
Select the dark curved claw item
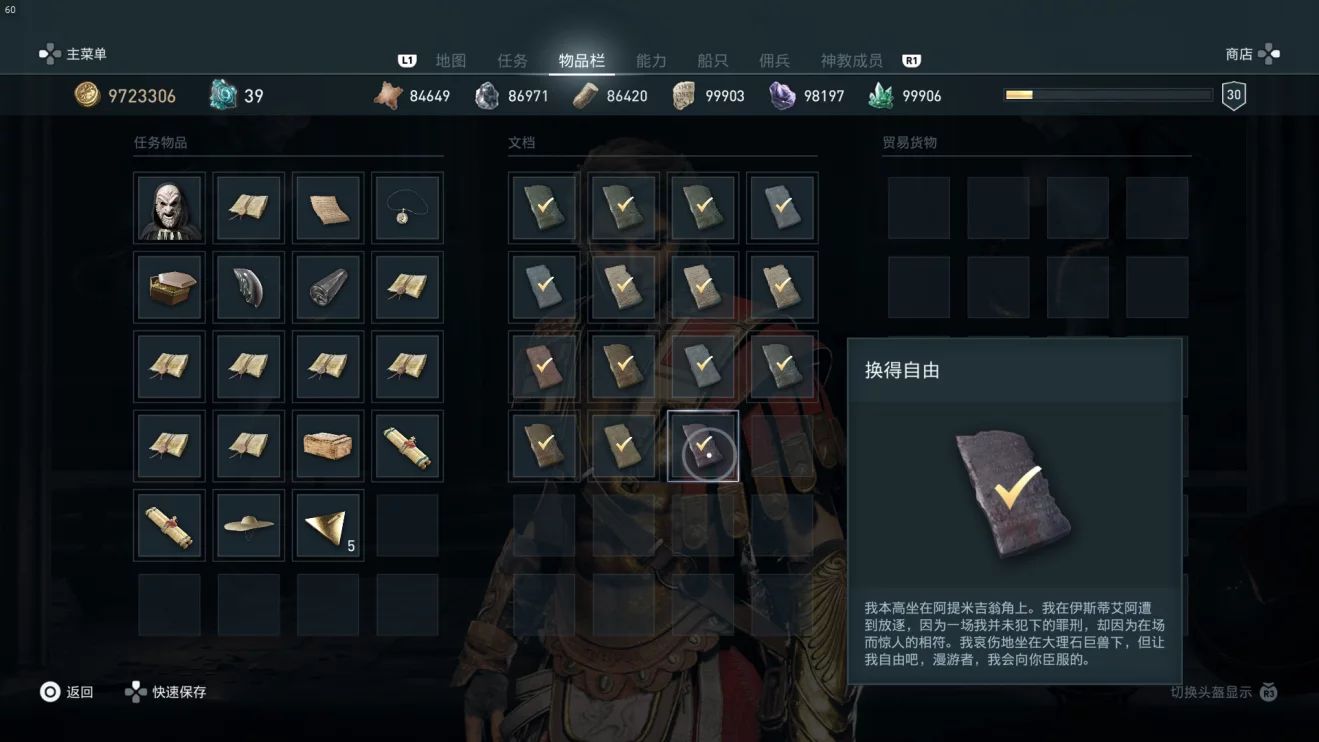pyautogui.click(x=248, y=287)
